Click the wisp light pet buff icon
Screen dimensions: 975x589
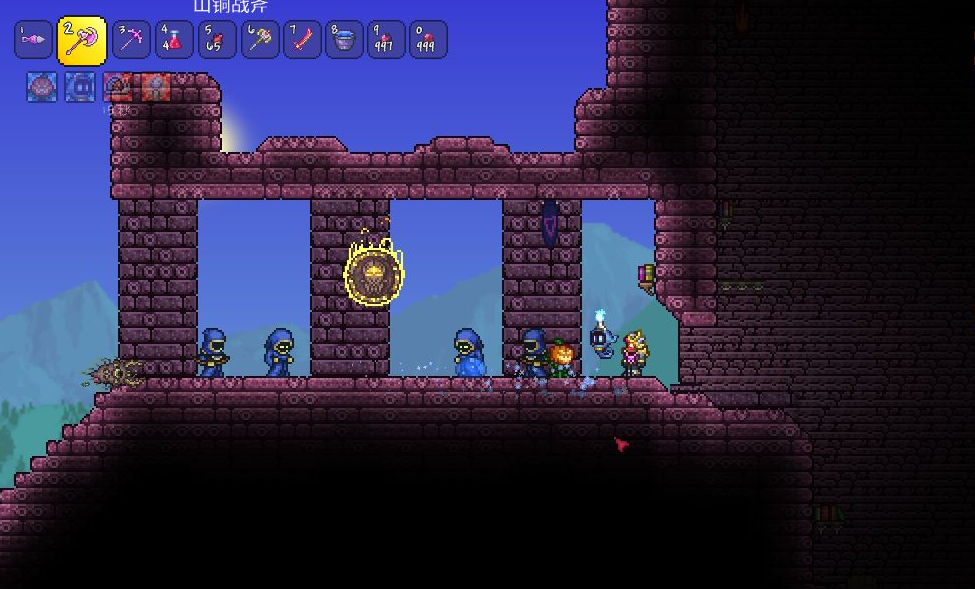tap(80, 87)
